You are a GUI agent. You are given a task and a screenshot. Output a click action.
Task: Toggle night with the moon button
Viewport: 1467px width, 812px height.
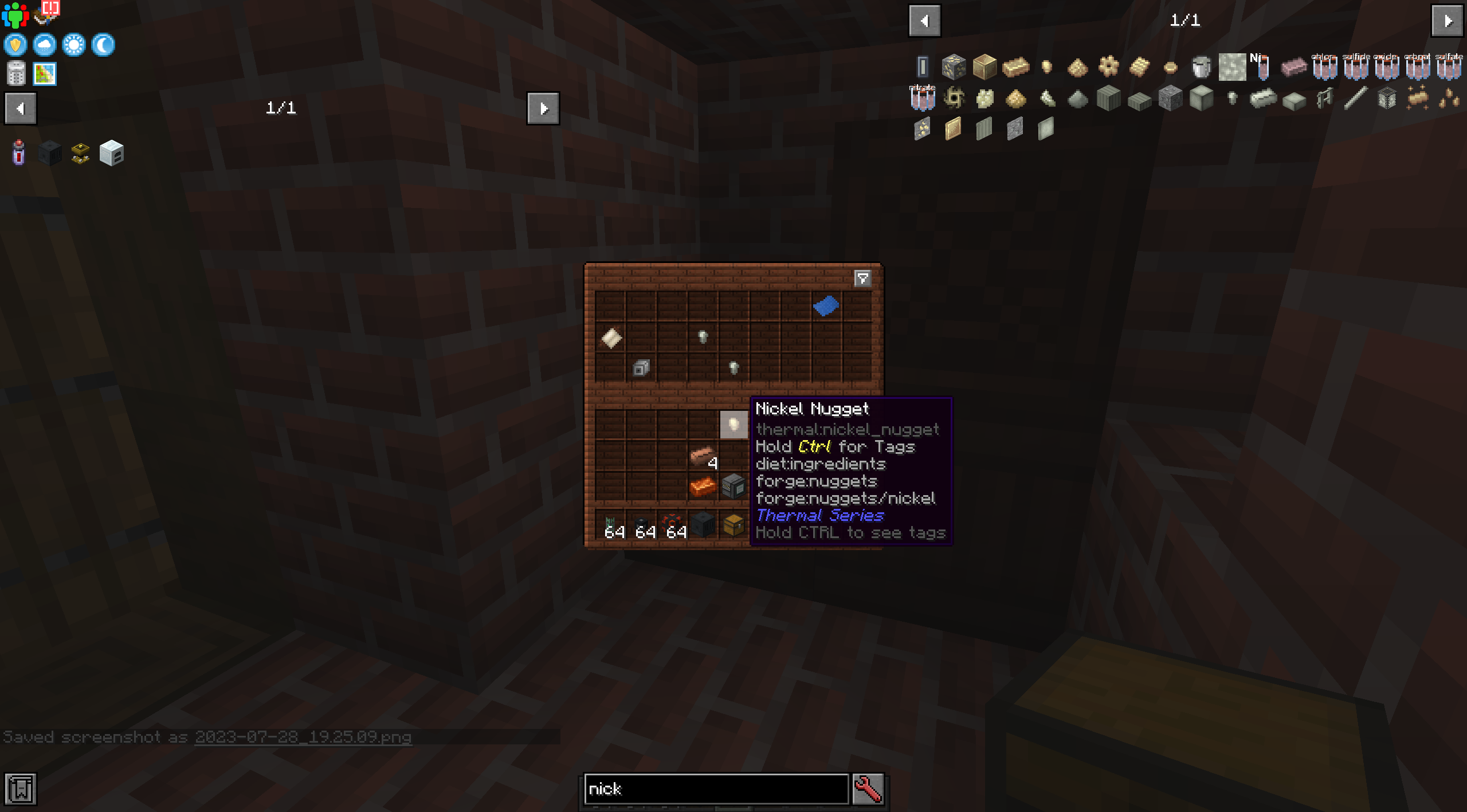click(x=103, y=45)
